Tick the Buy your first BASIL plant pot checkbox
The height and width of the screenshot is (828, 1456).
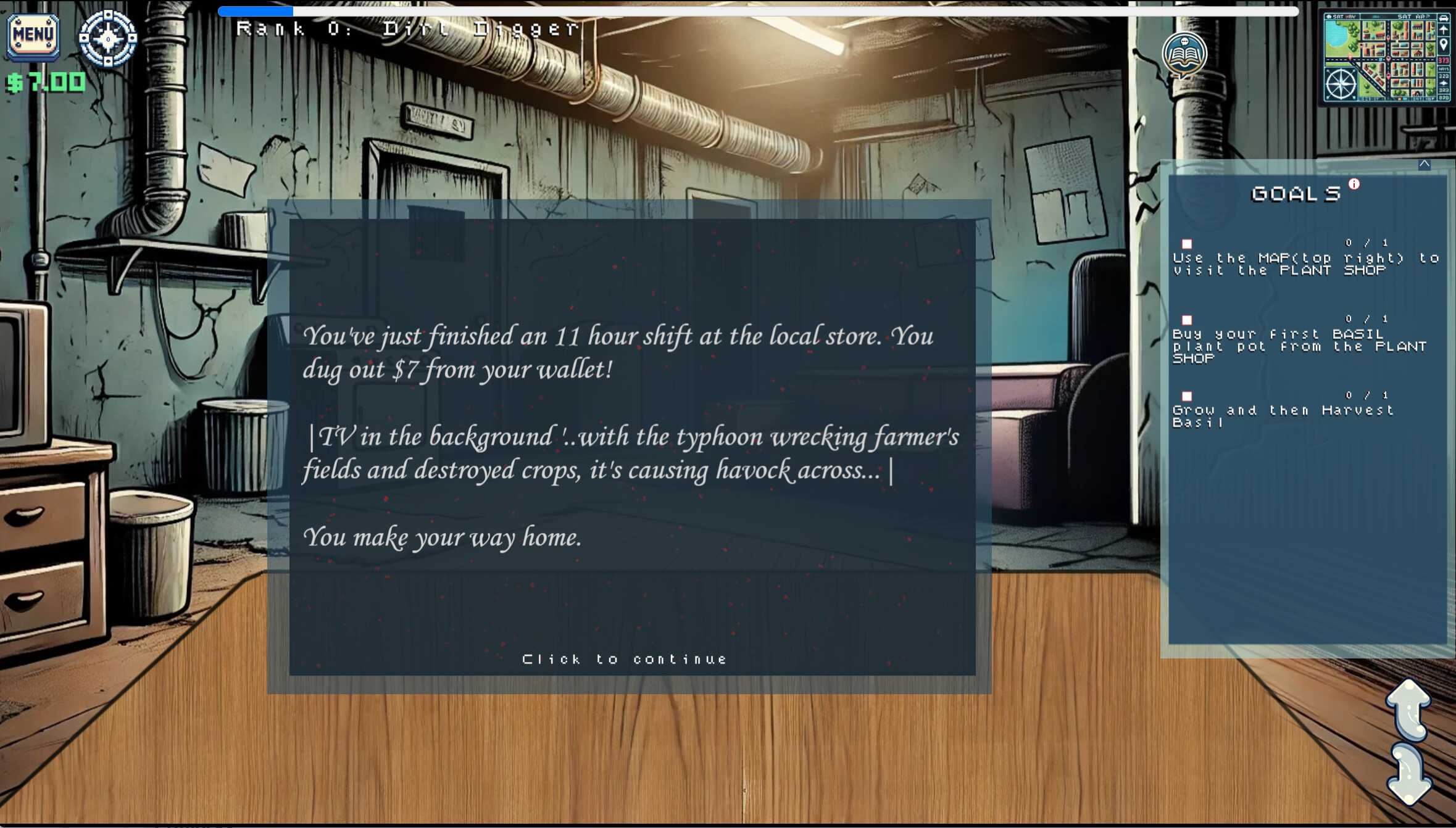(1188, 319)
